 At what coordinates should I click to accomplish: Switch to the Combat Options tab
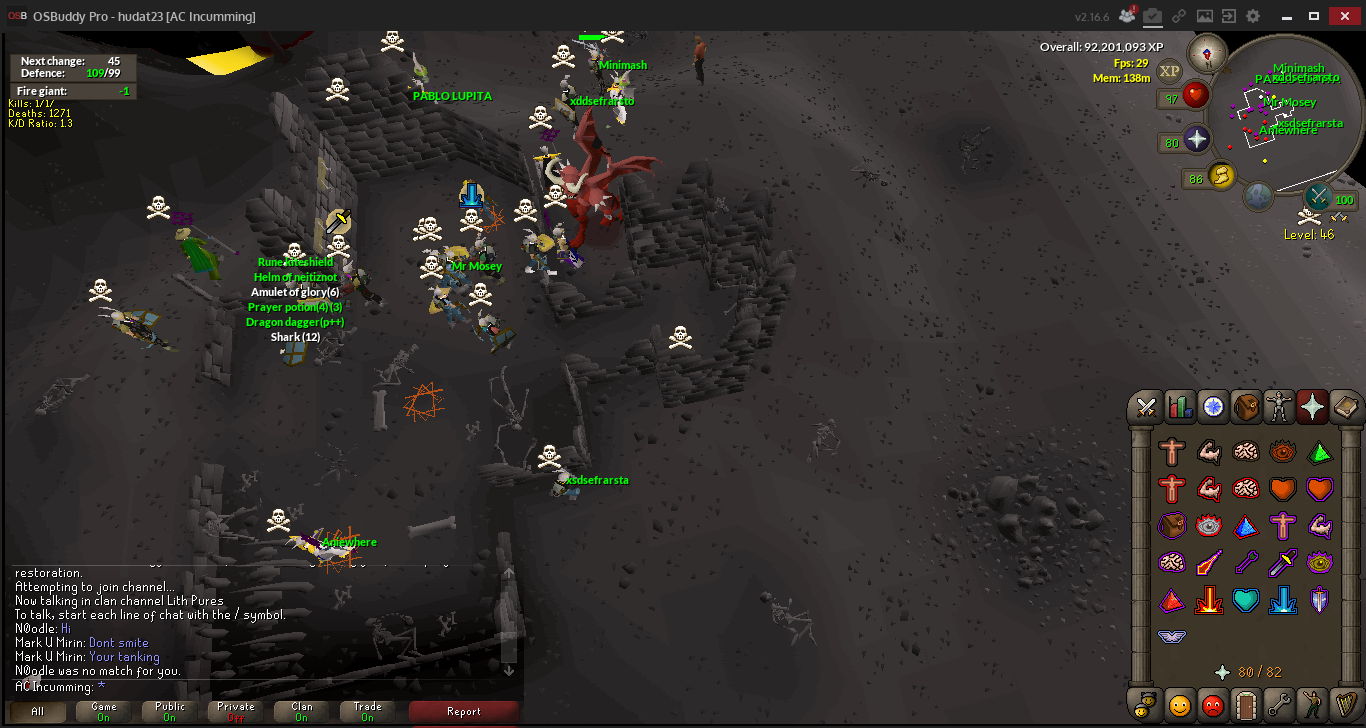(1146, 407)
